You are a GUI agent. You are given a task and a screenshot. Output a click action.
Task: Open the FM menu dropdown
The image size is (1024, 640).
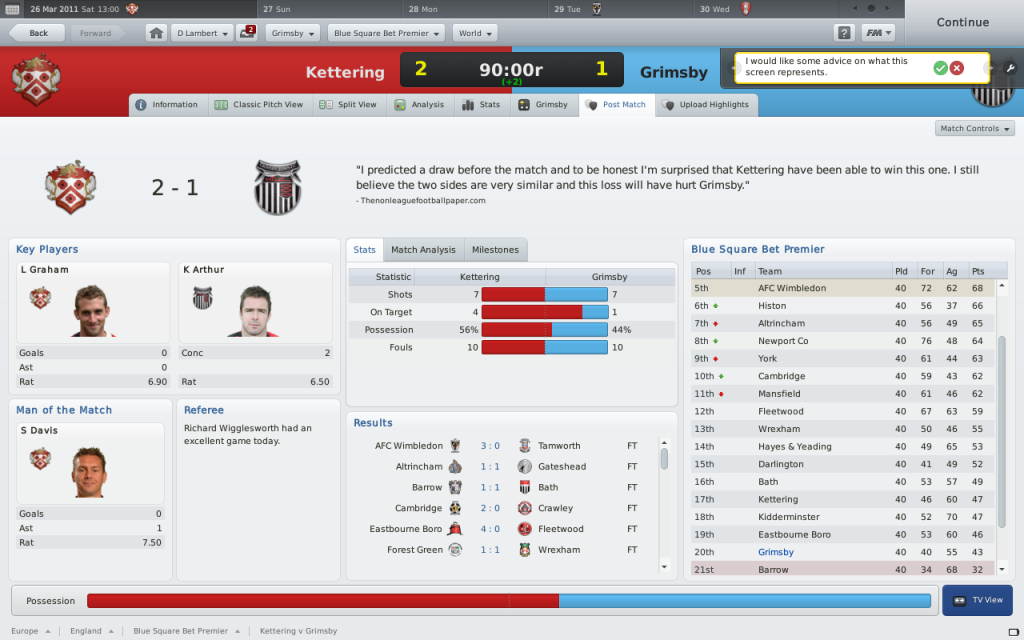[878, 33]
